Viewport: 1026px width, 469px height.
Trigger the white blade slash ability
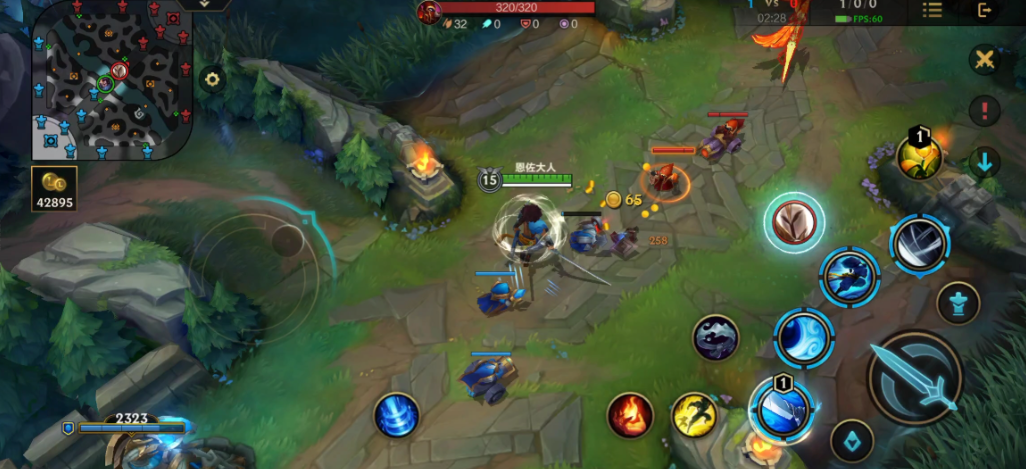pos(919,244)
